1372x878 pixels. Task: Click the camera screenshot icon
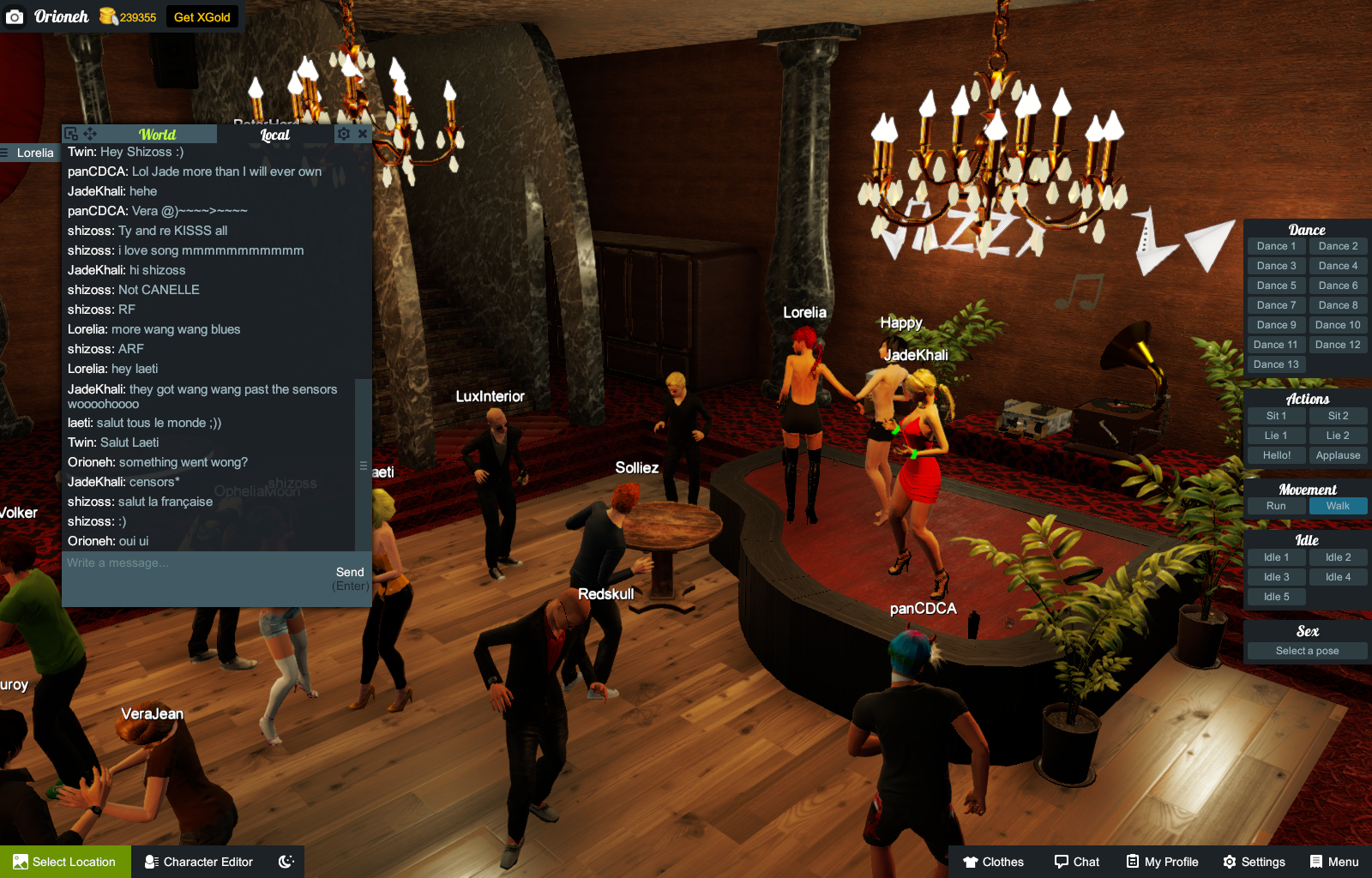(x=15, y=15)
